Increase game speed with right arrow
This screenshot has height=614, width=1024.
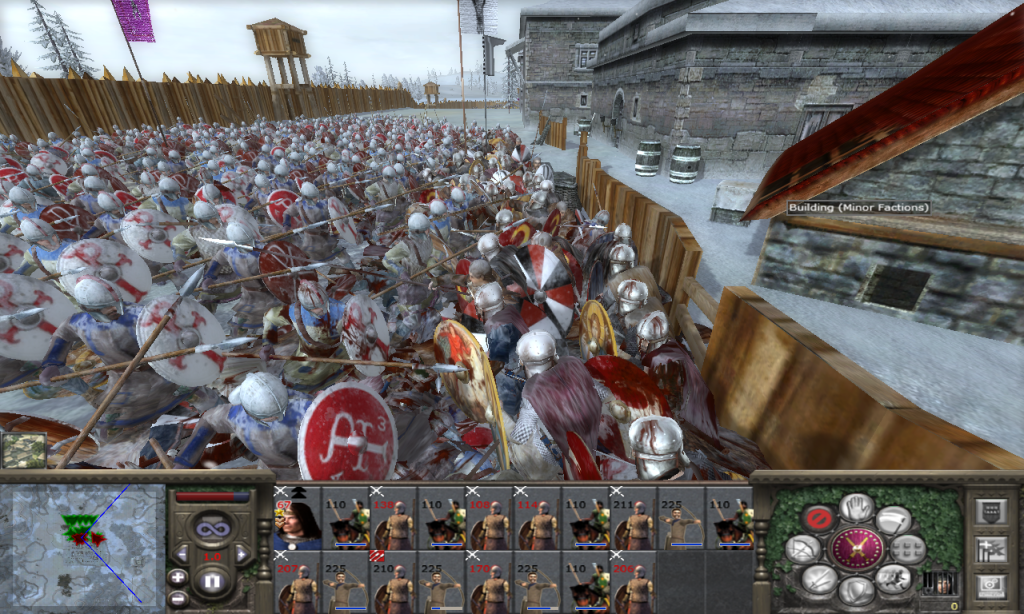click(242, 553)
